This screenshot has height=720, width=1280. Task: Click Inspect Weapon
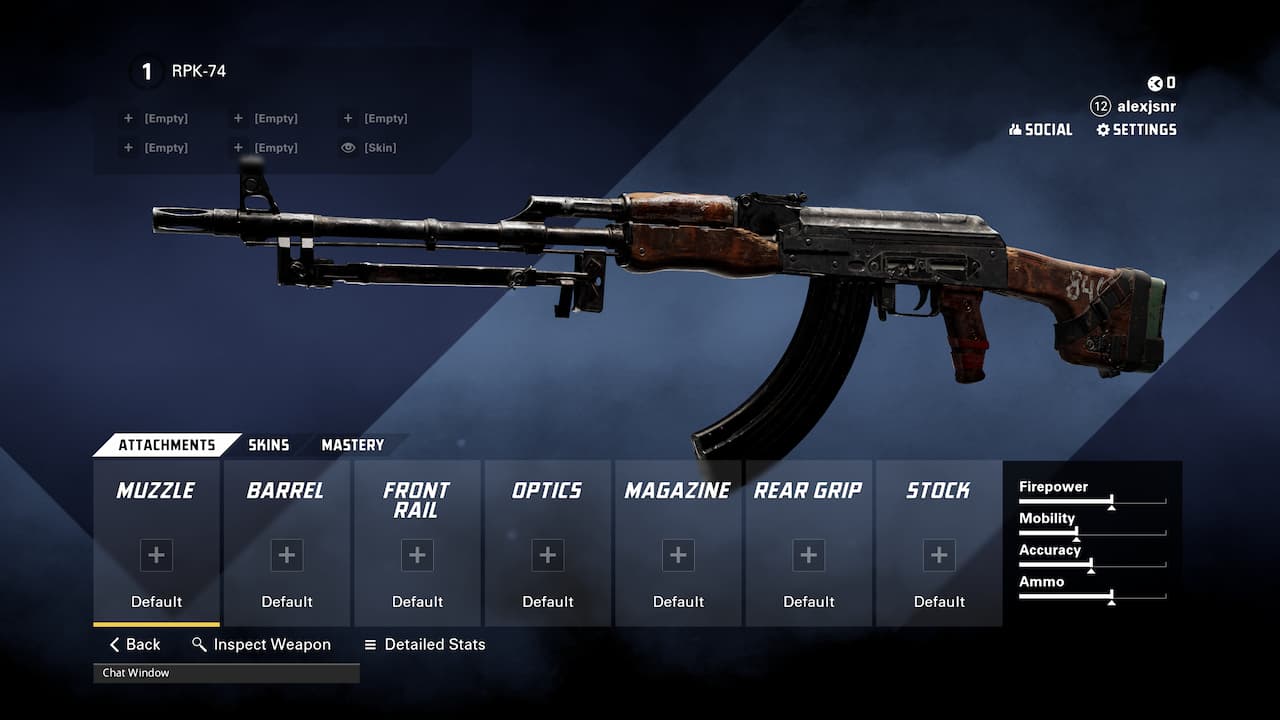pos(261,645)
